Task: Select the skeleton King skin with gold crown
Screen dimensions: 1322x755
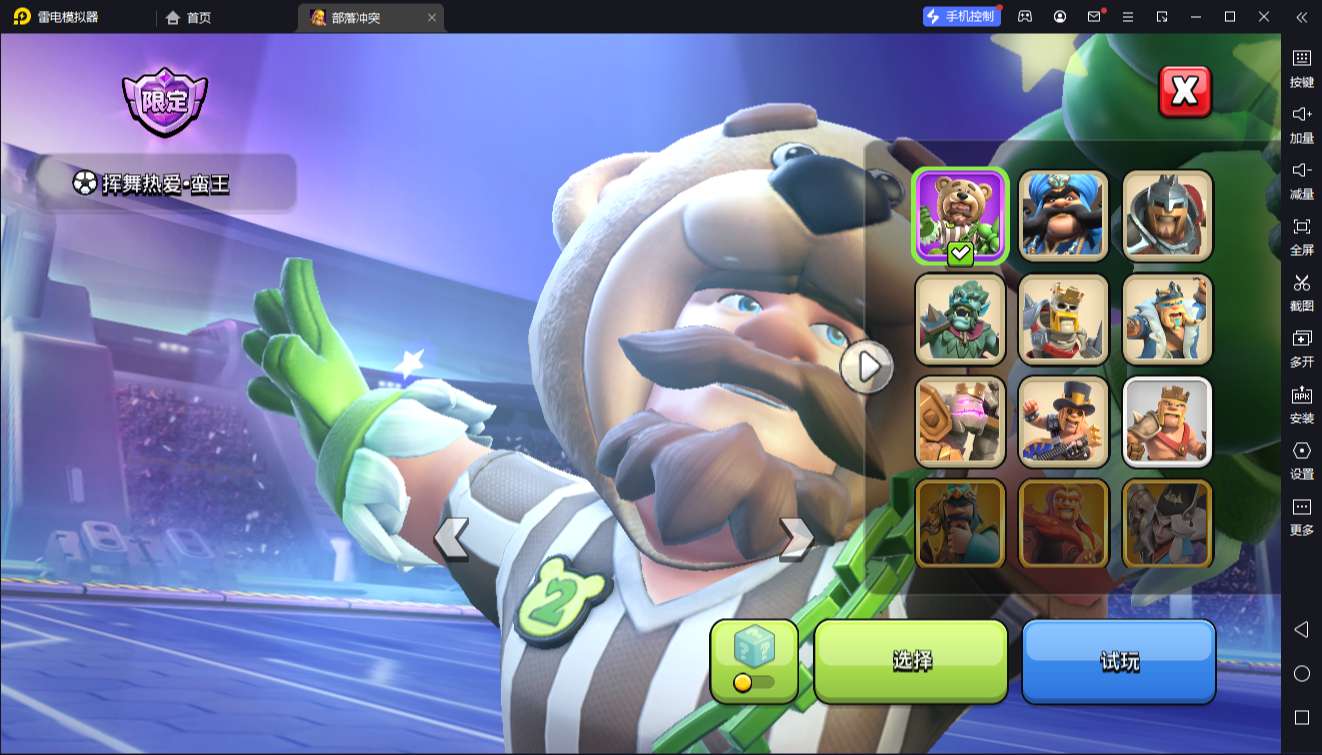Action: point(1063,319)
